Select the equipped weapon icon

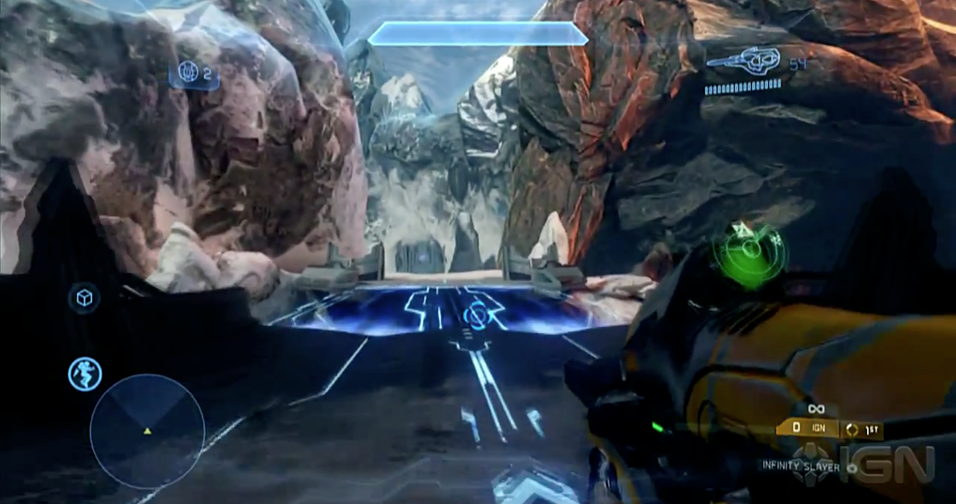click(743, 62)
